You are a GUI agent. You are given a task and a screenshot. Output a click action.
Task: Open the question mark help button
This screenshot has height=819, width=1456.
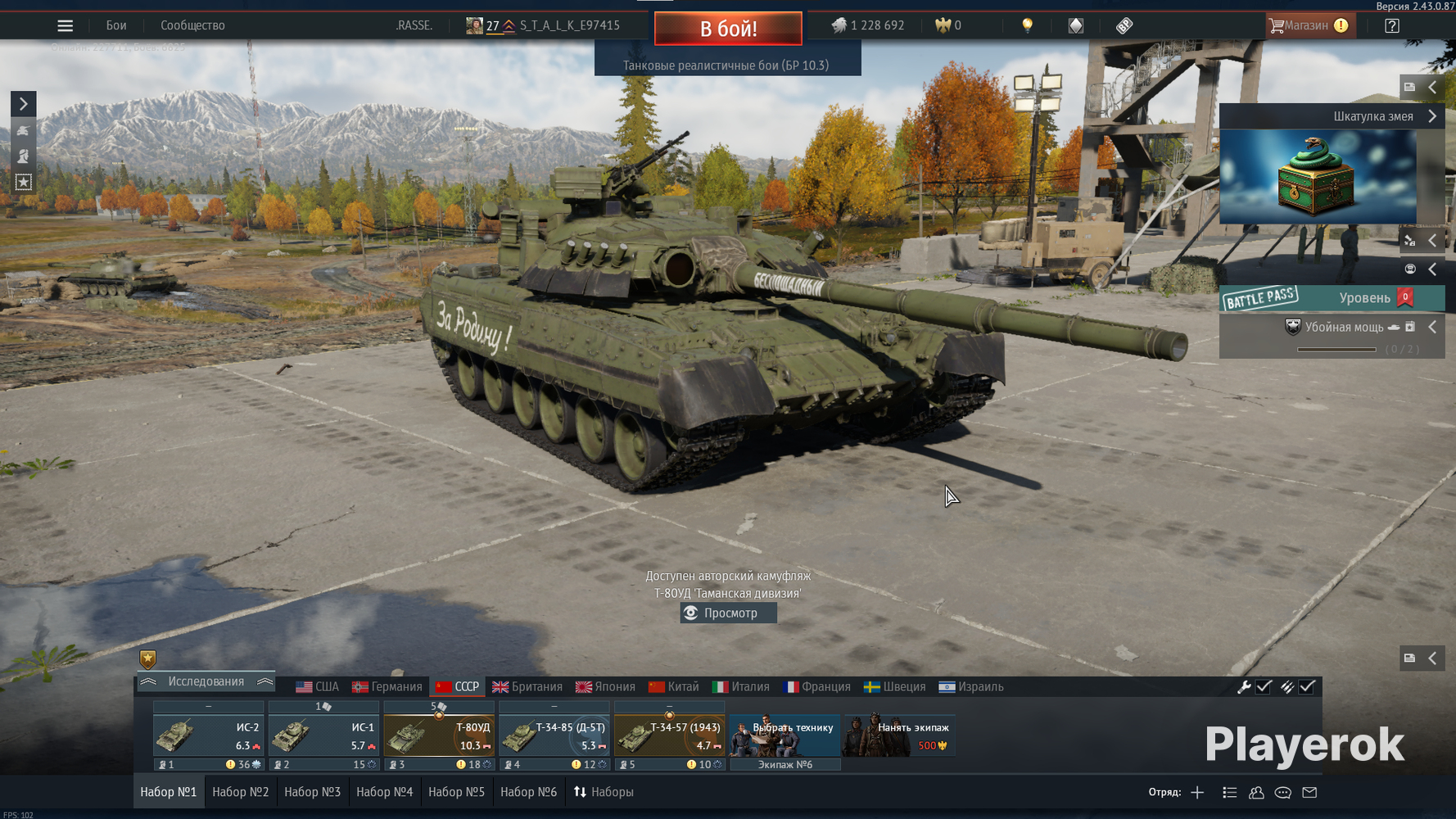point(1391,26)
